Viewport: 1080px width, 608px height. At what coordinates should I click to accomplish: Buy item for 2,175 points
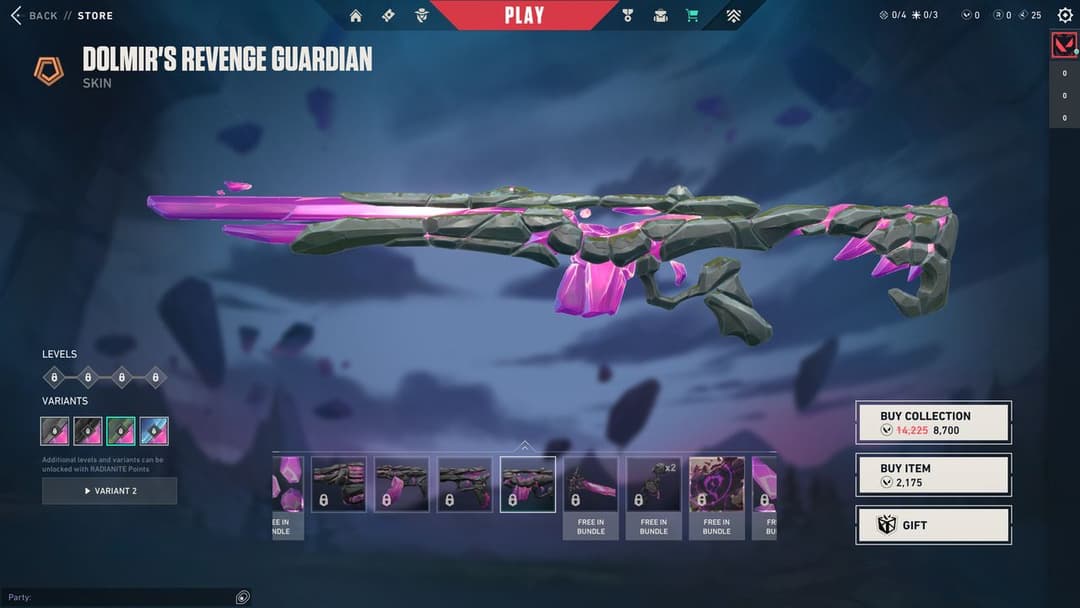933,475
